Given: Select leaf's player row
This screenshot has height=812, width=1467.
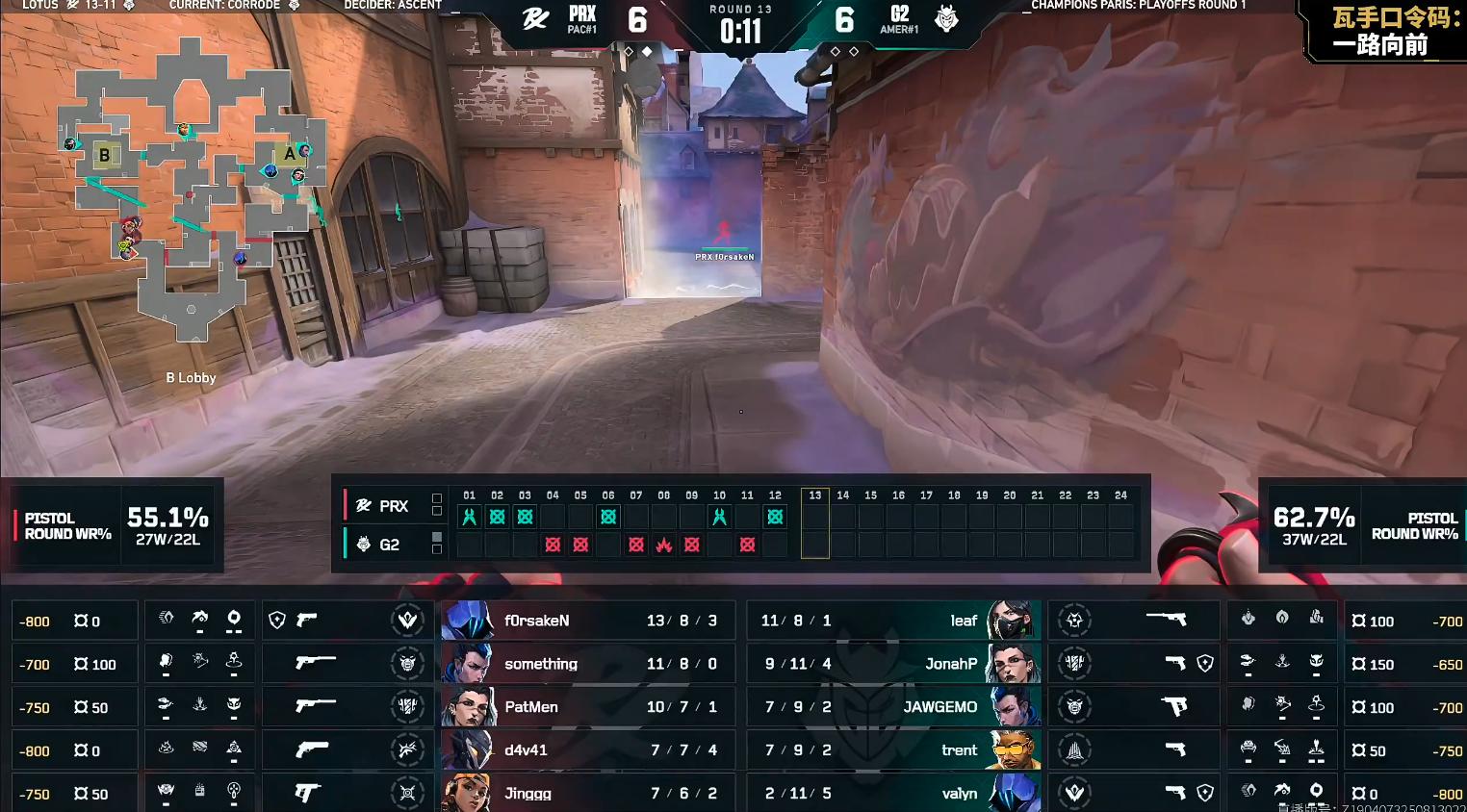Looking at the screenshot, I should point(893,621).
